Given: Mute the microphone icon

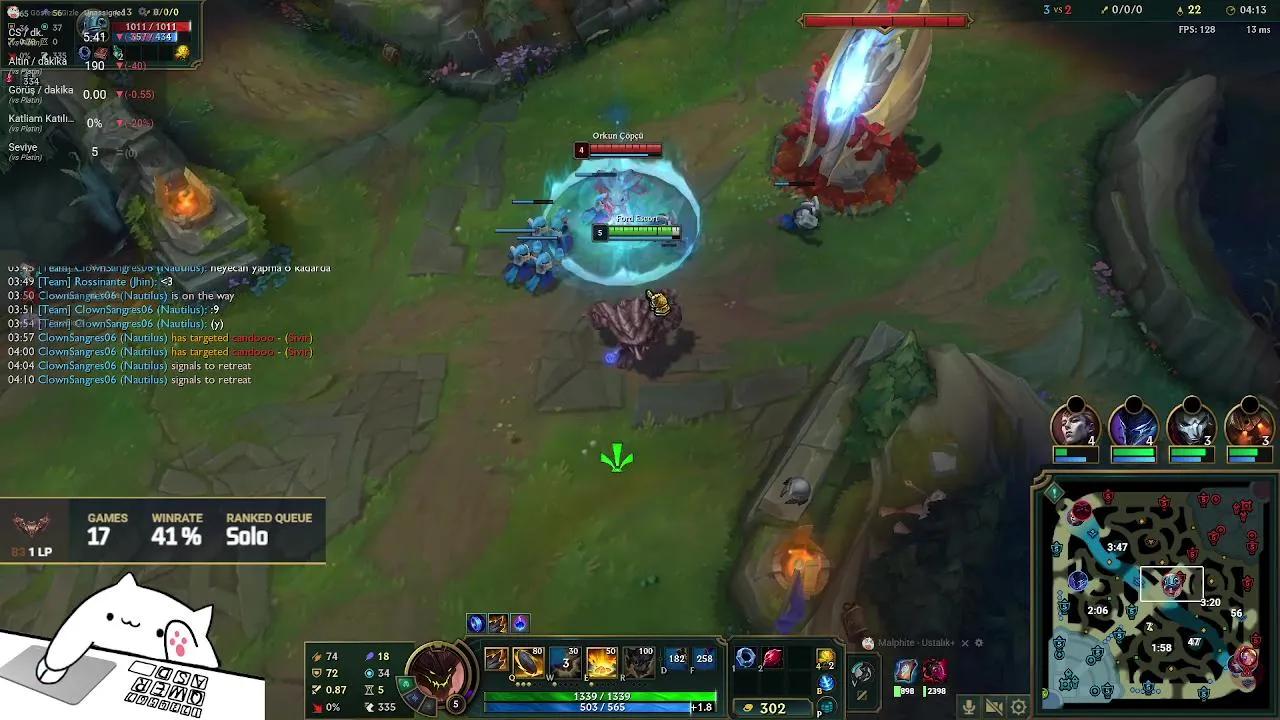Looking at the screenshot, I should [x=969, y=706].
